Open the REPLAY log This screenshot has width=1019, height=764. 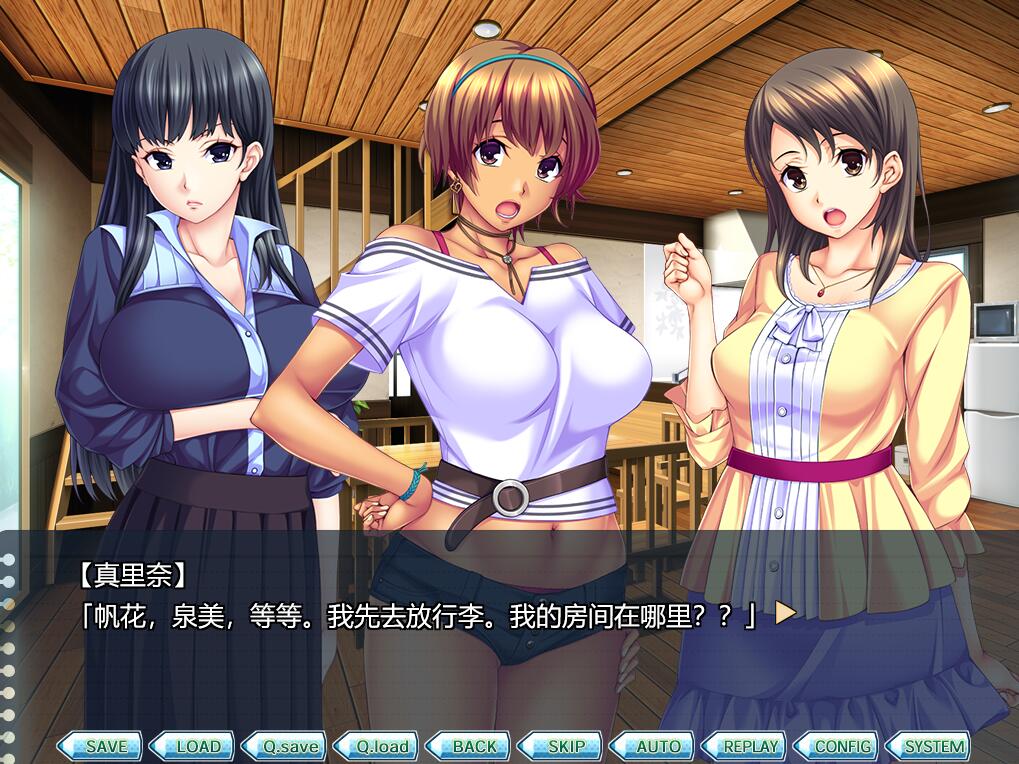click(744, 746)
